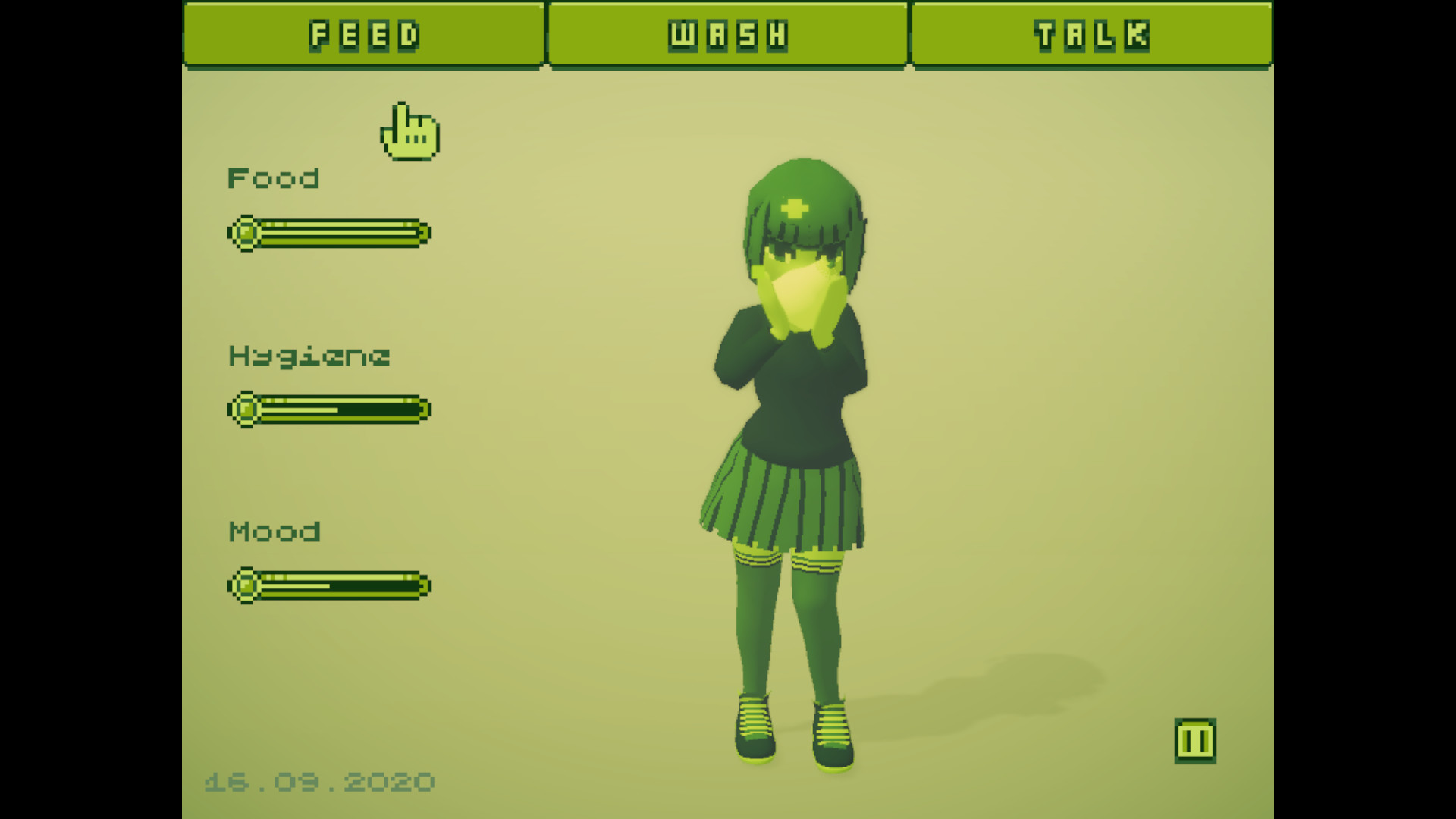Viewport: 1456px width, 819px height.
Task: Click the Mood label above its bar
Action: pyautogui.click(x=275, y=532)
